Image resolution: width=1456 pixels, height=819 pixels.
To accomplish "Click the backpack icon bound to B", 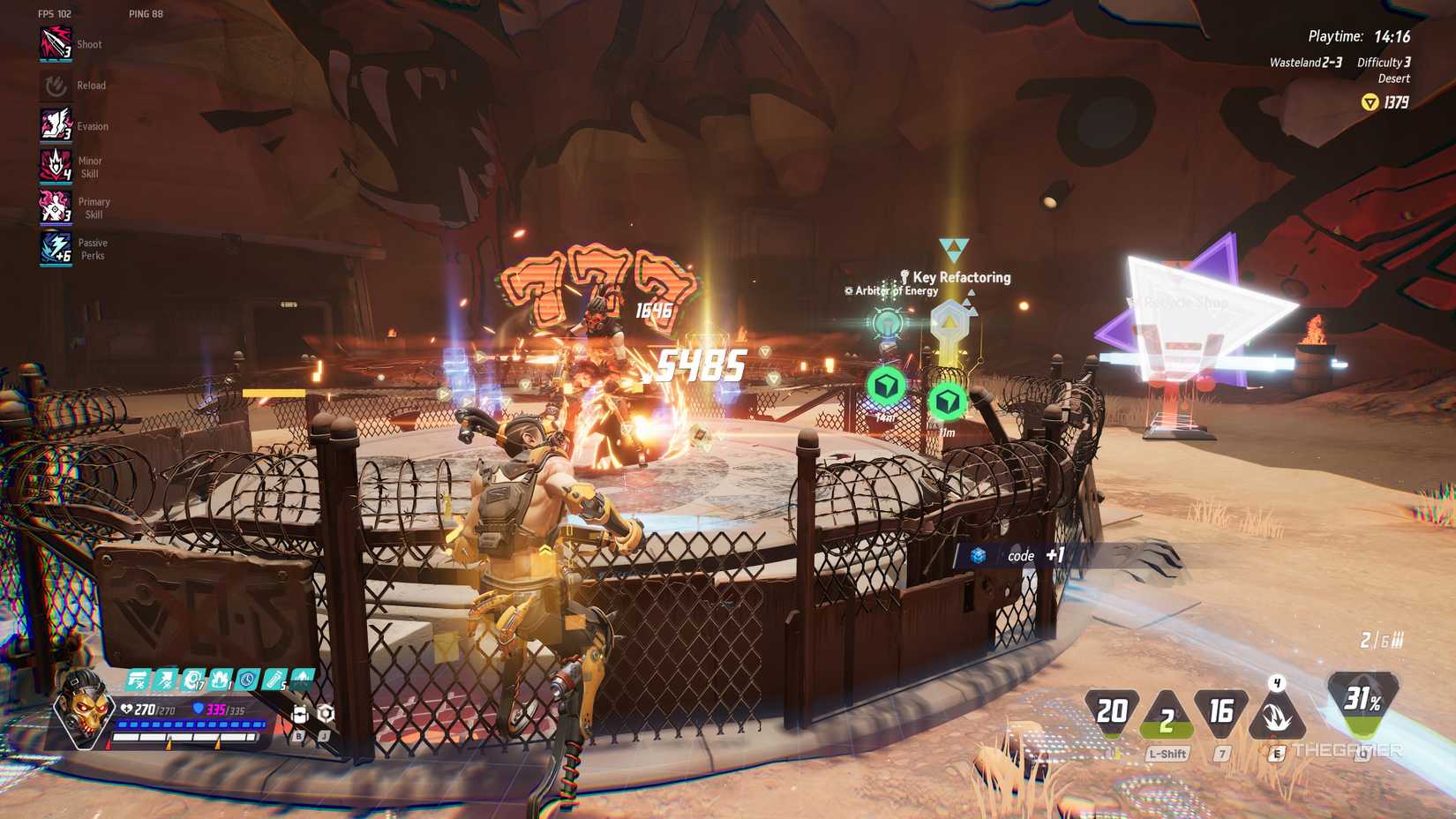I will coord(300,715).
